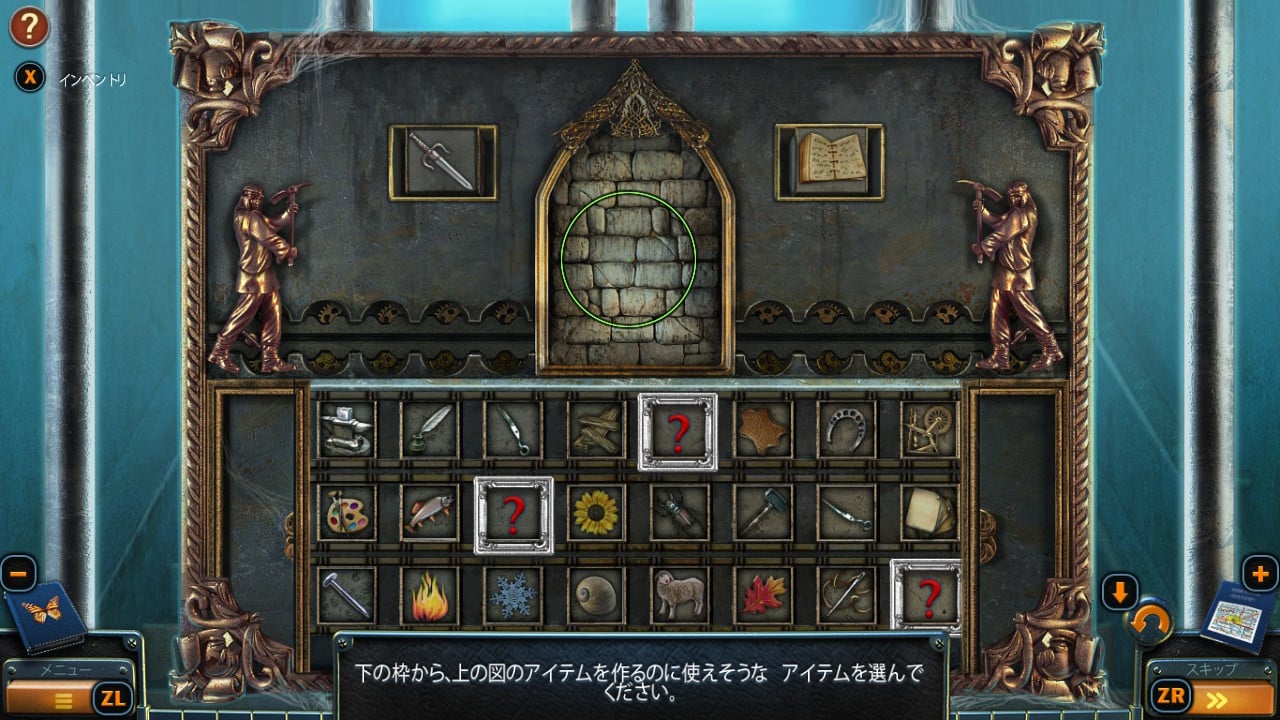Select the anvil tile
The height and width of the screenshot is (720, 1280).
347,429
